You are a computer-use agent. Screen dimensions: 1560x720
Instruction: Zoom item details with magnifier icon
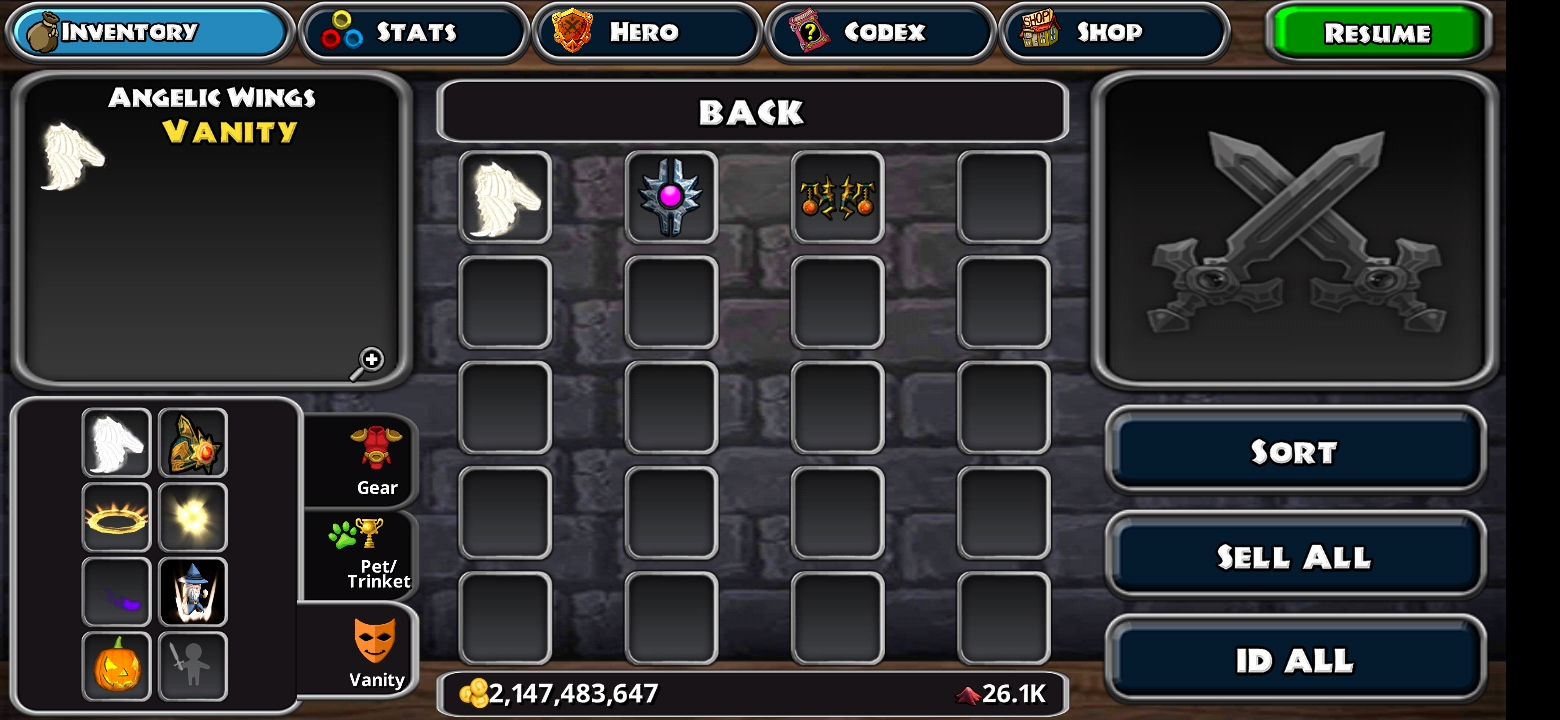[369, 362]
